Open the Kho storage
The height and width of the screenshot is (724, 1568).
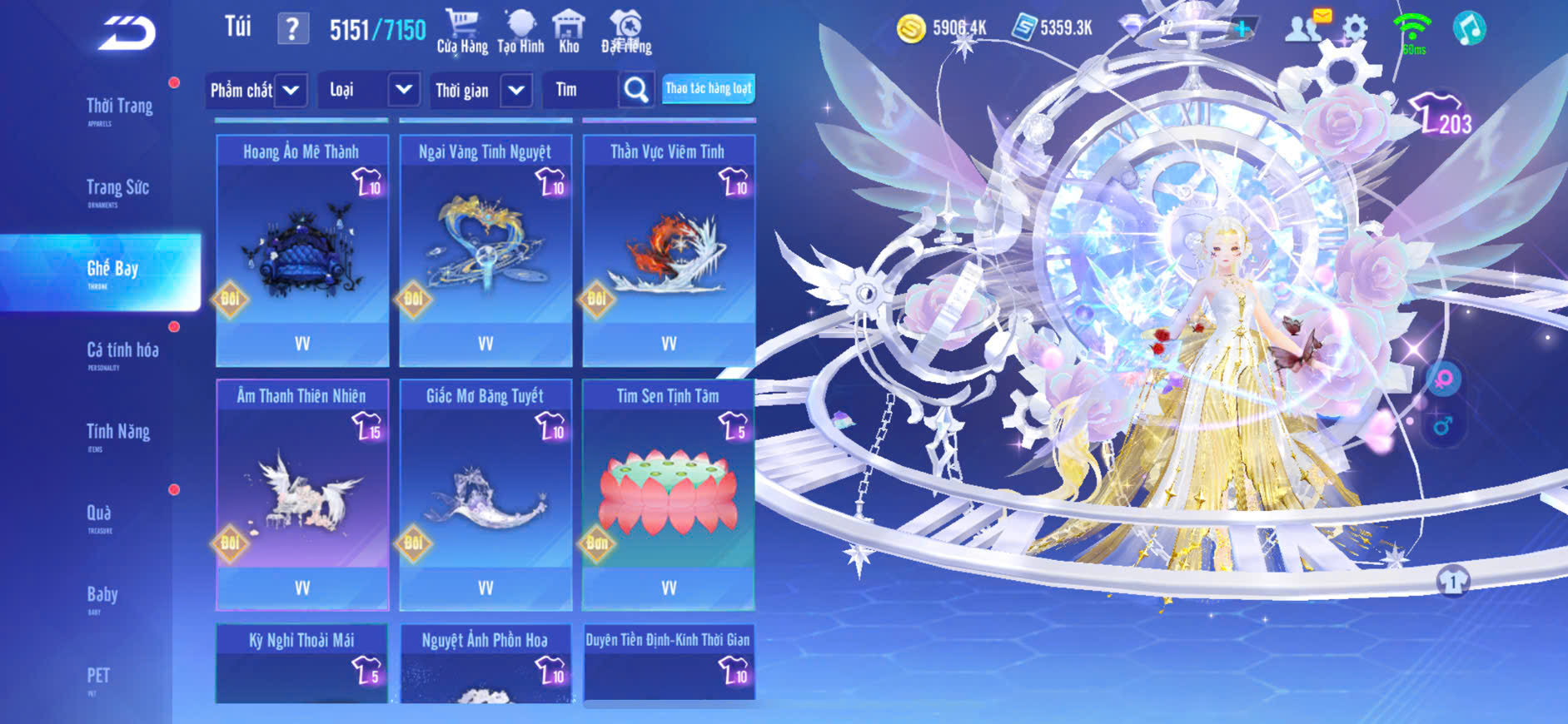click(569, 32)
